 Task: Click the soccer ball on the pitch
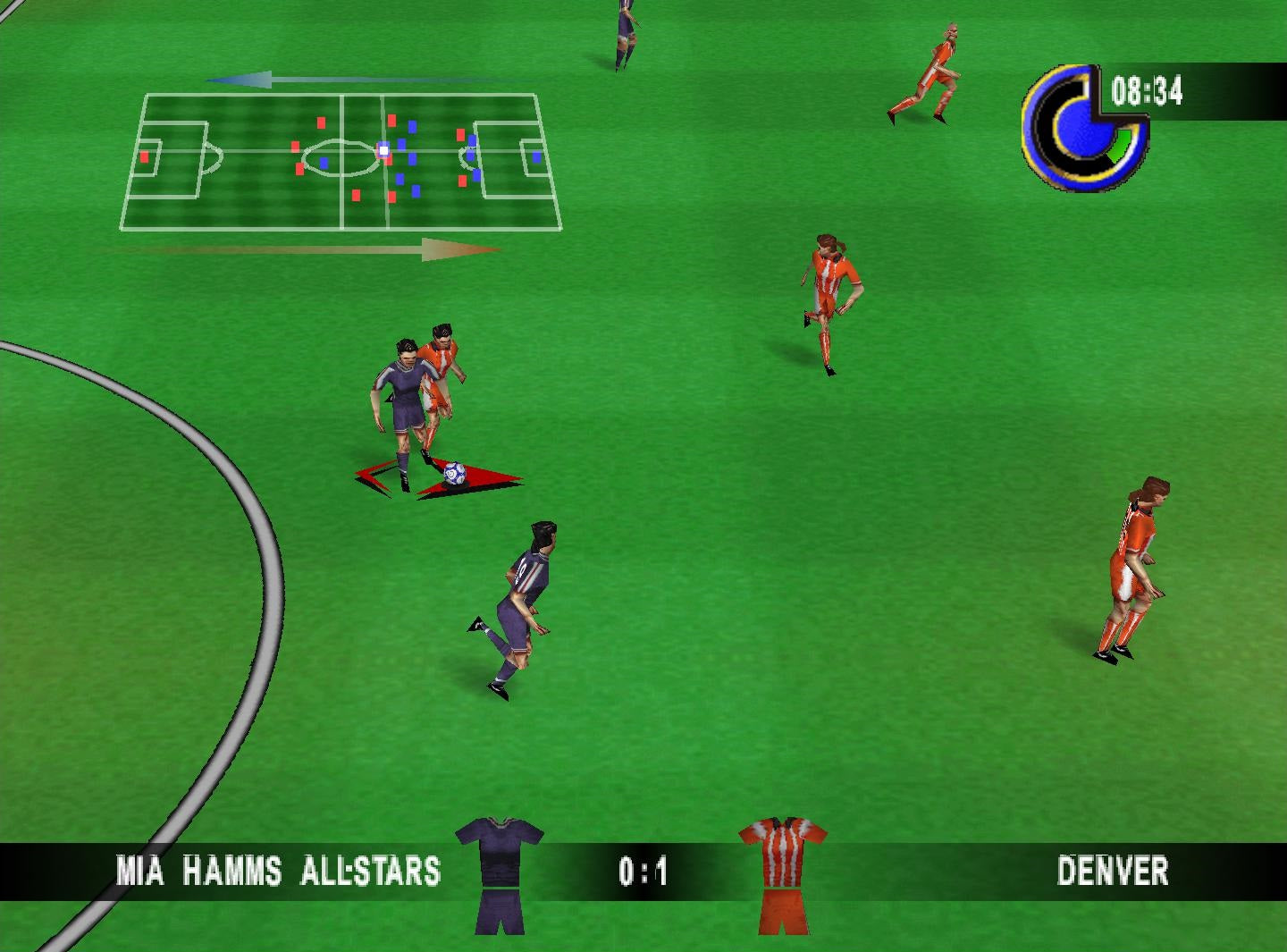pos(454,471)
